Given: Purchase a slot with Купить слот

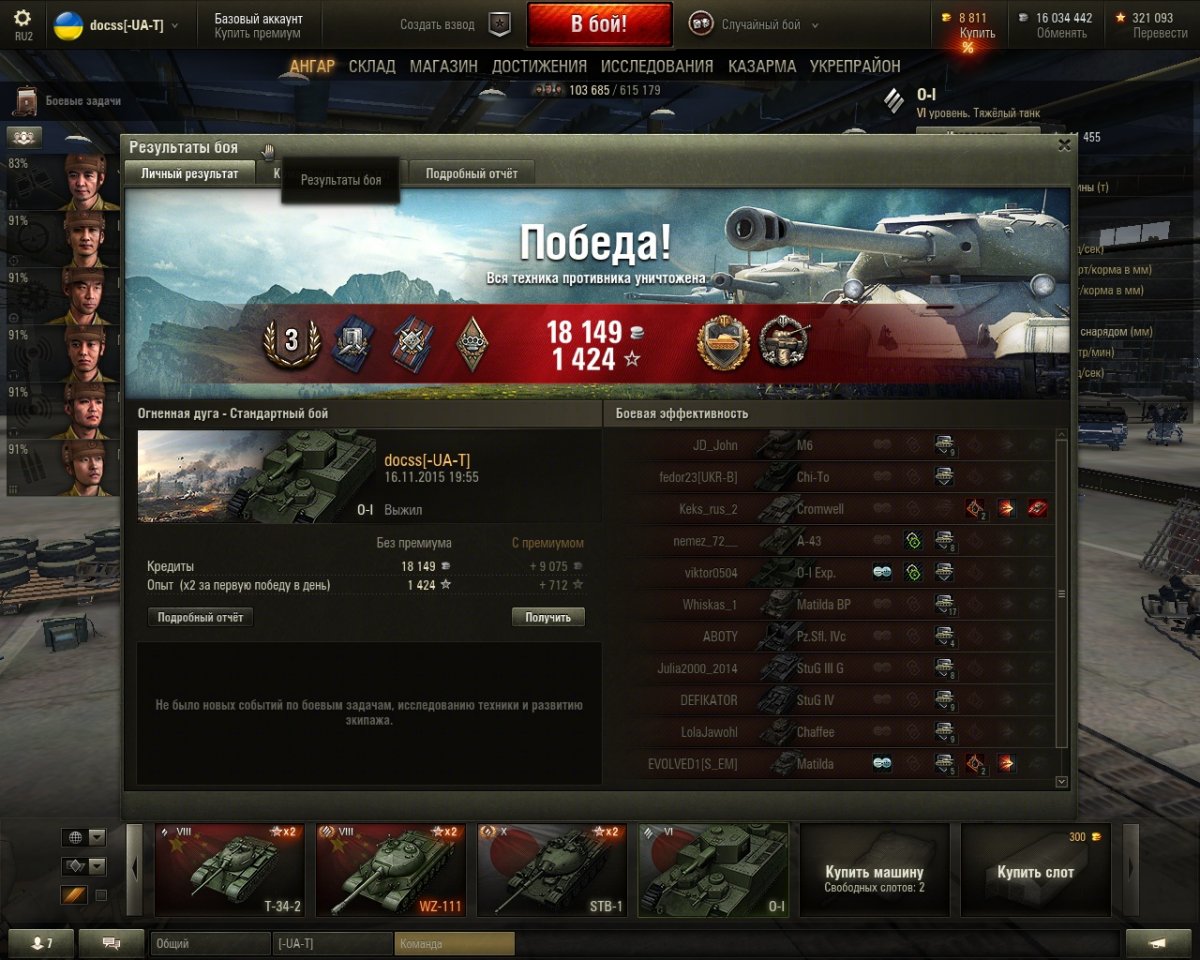Looking at the screenshot, I should point(1035,870).
